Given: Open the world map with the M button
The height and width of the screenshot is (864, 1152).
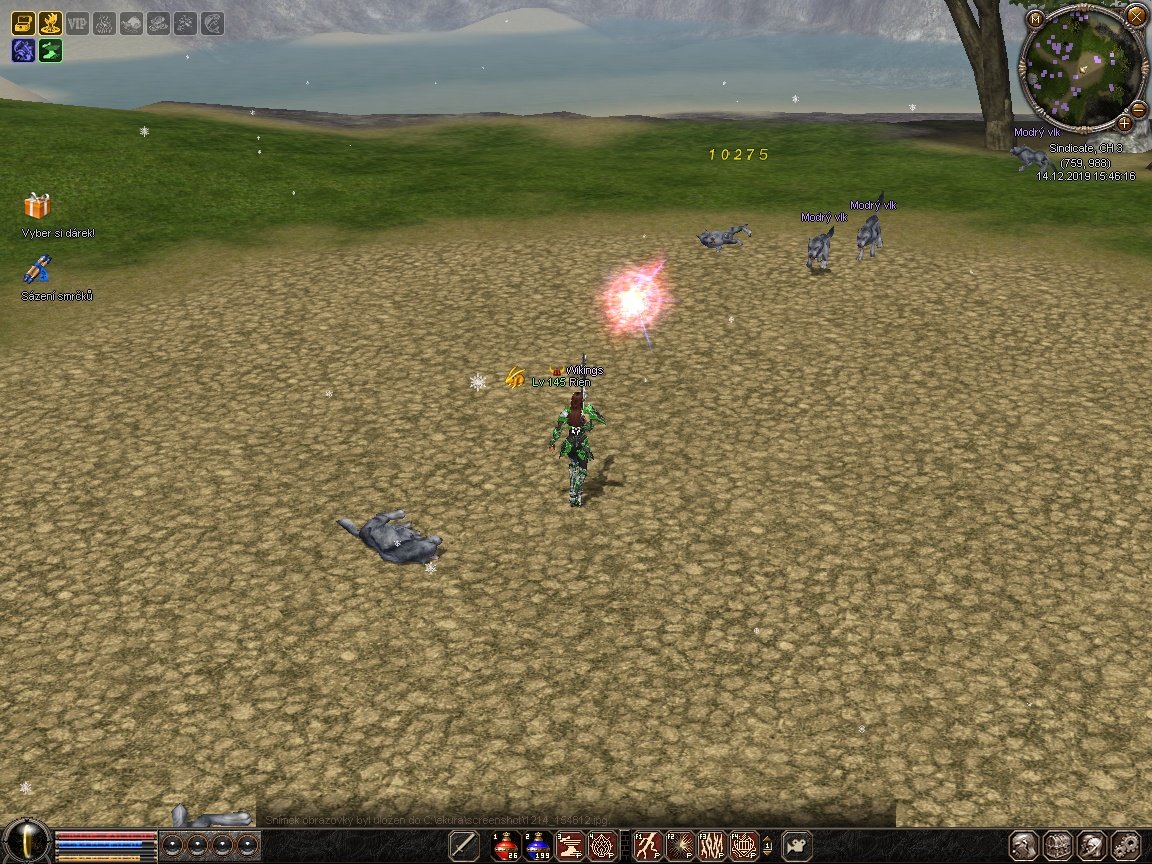Looking at the screenshot, I should [1036, 19].
